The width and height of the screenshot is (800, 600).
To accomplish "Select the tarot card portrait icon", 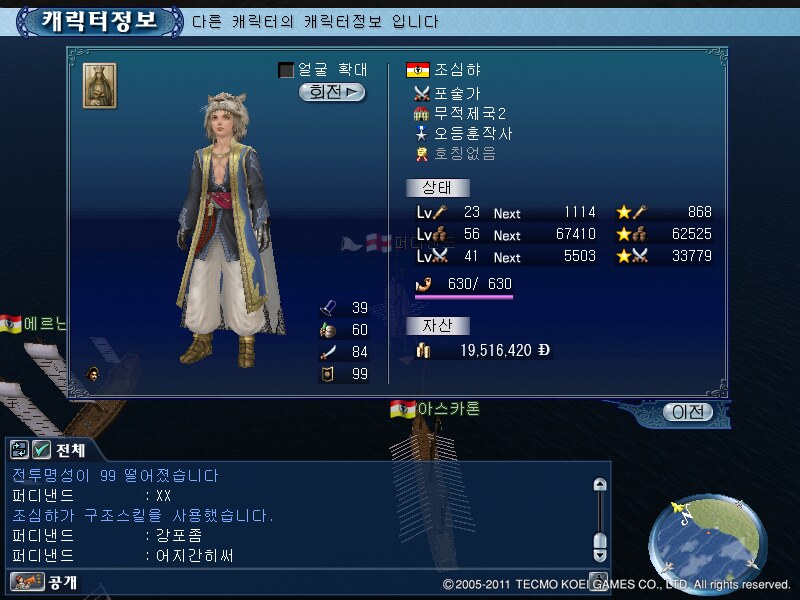I will [99, 85].
